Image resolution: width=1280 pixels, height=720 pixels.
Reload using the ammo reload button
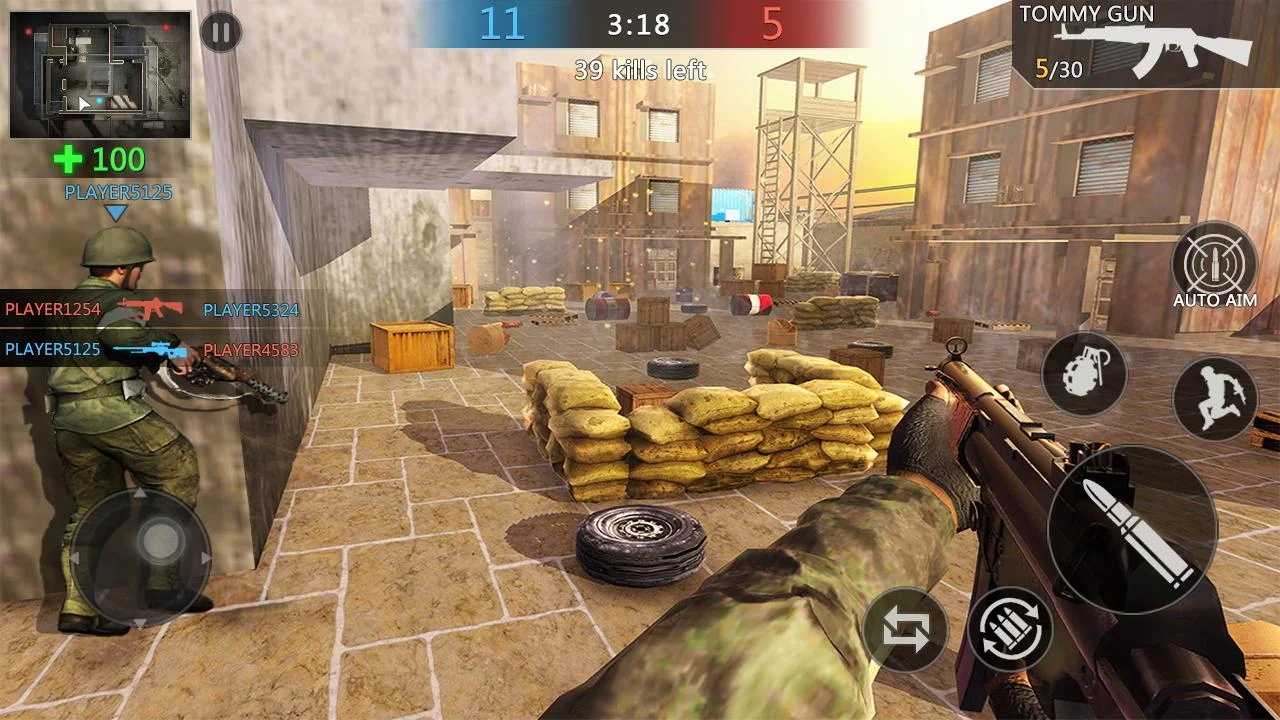pos(1009,629)
